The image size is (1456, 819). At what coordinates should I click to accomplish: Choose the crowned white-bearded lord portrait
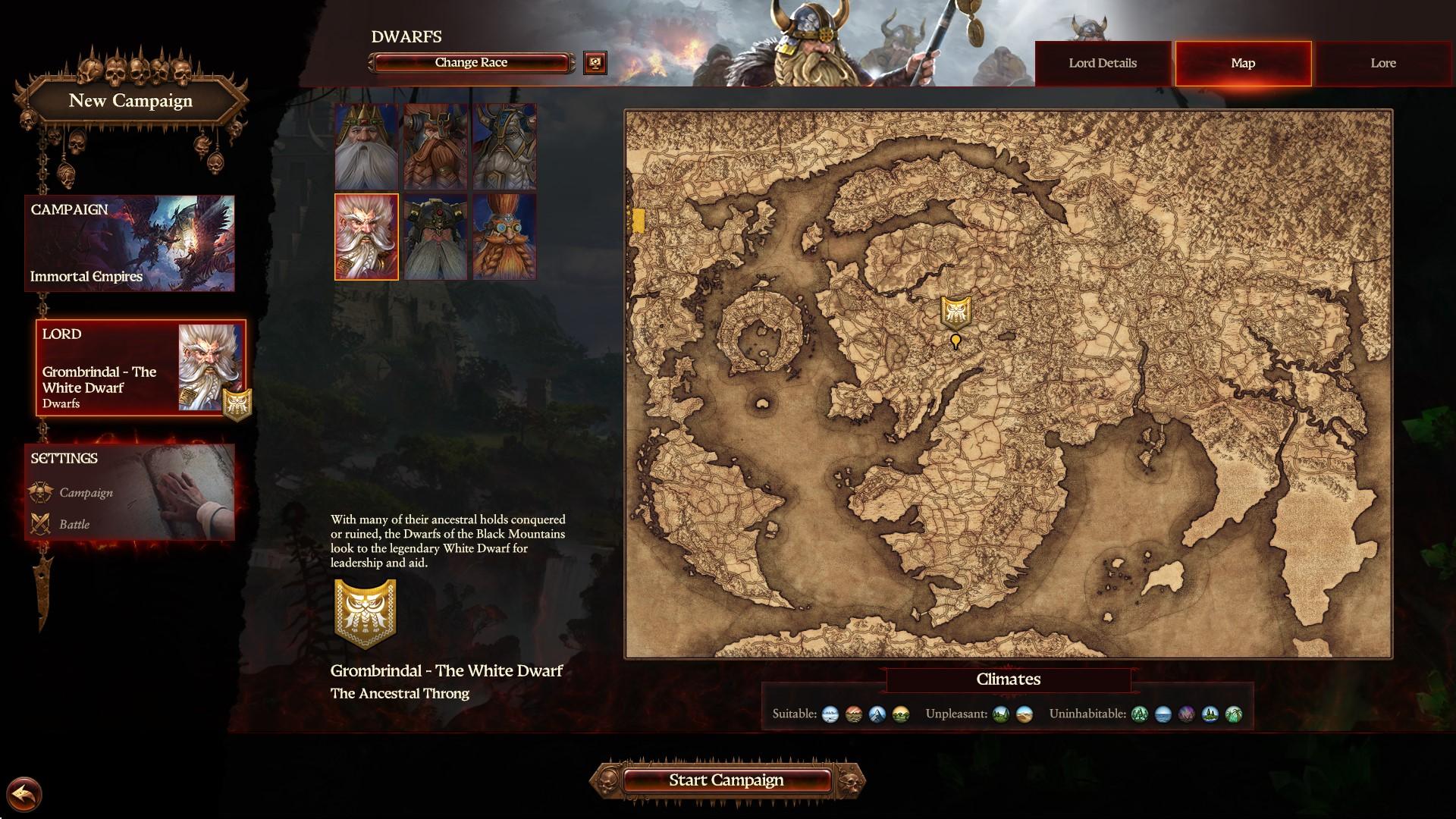[366, 146]
